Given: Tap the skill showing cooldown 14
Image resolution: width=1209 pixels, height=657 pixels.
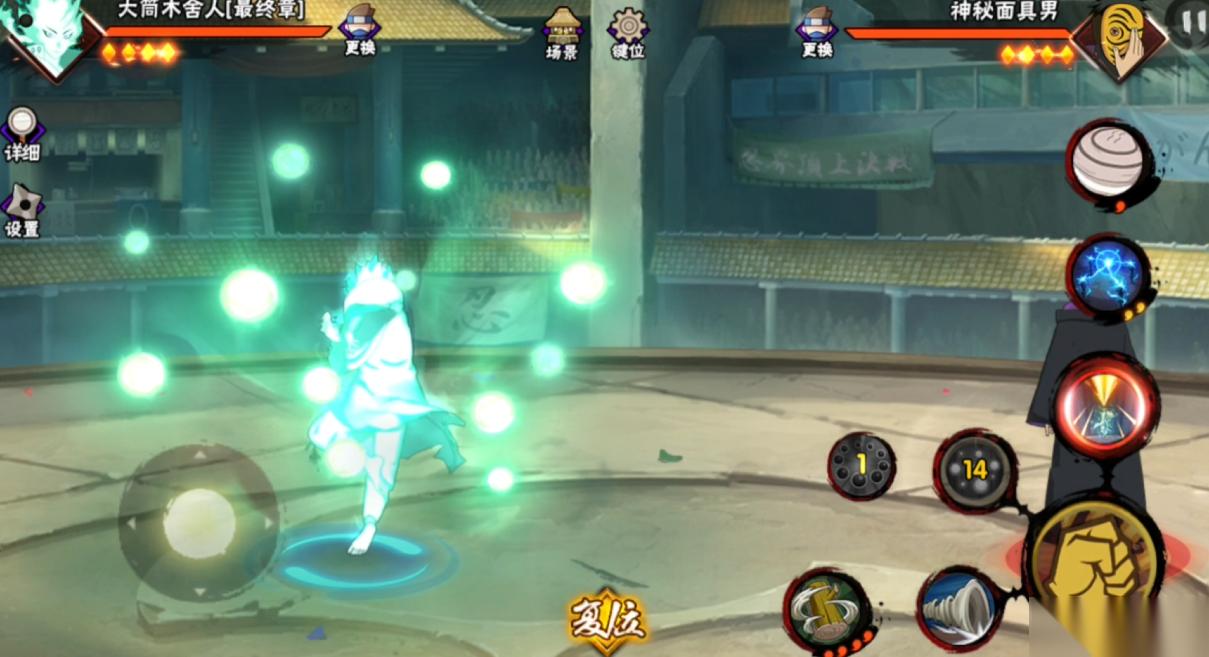Looking at the screenshot, I should coord(975,470).
